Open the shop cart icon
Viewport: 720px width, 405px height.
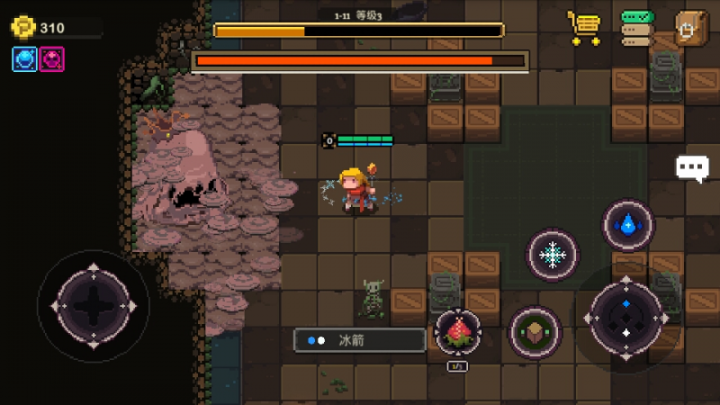pos(583,28)
